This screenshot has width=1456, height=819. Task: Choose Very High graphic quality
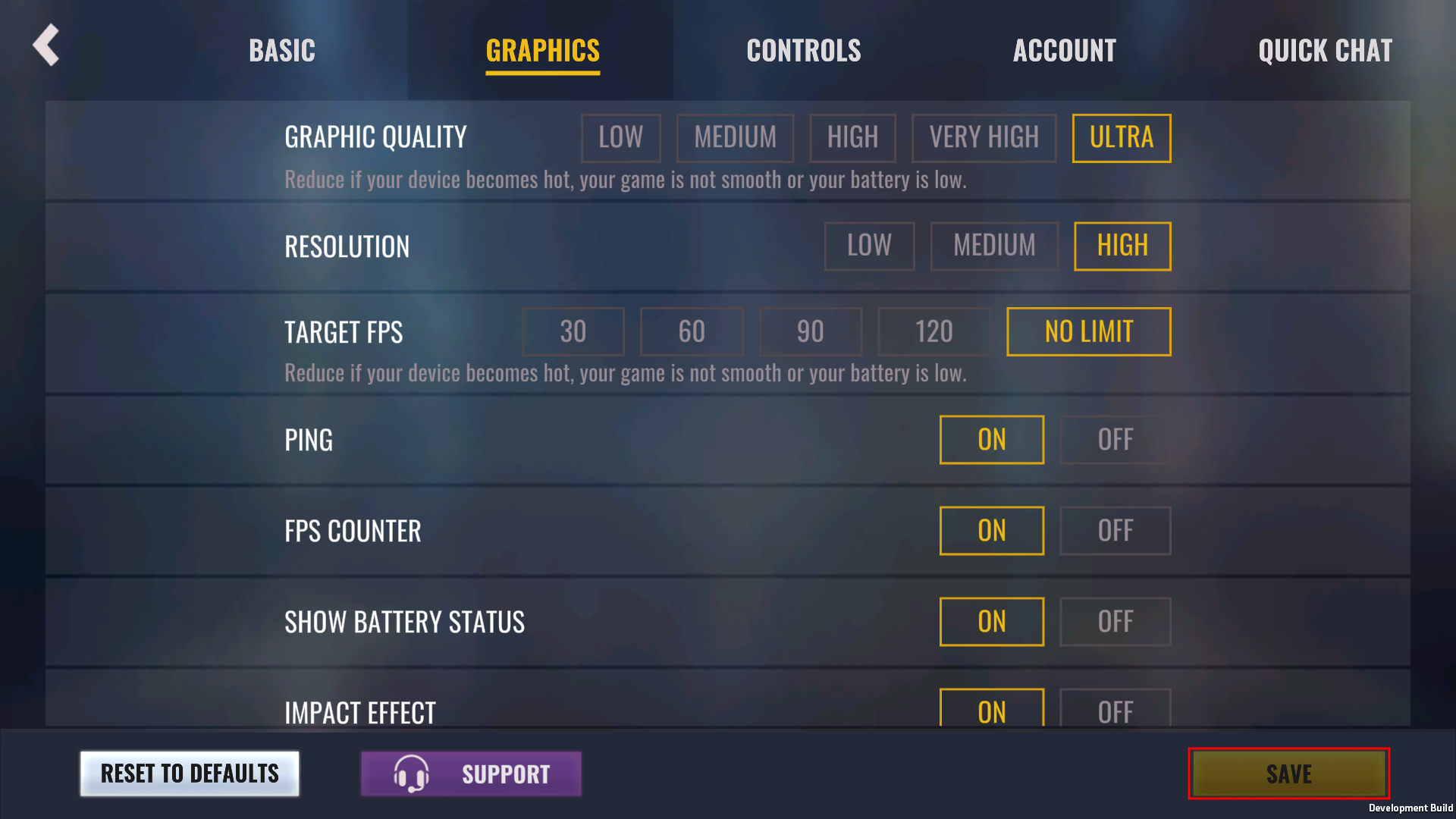point(984,138)
